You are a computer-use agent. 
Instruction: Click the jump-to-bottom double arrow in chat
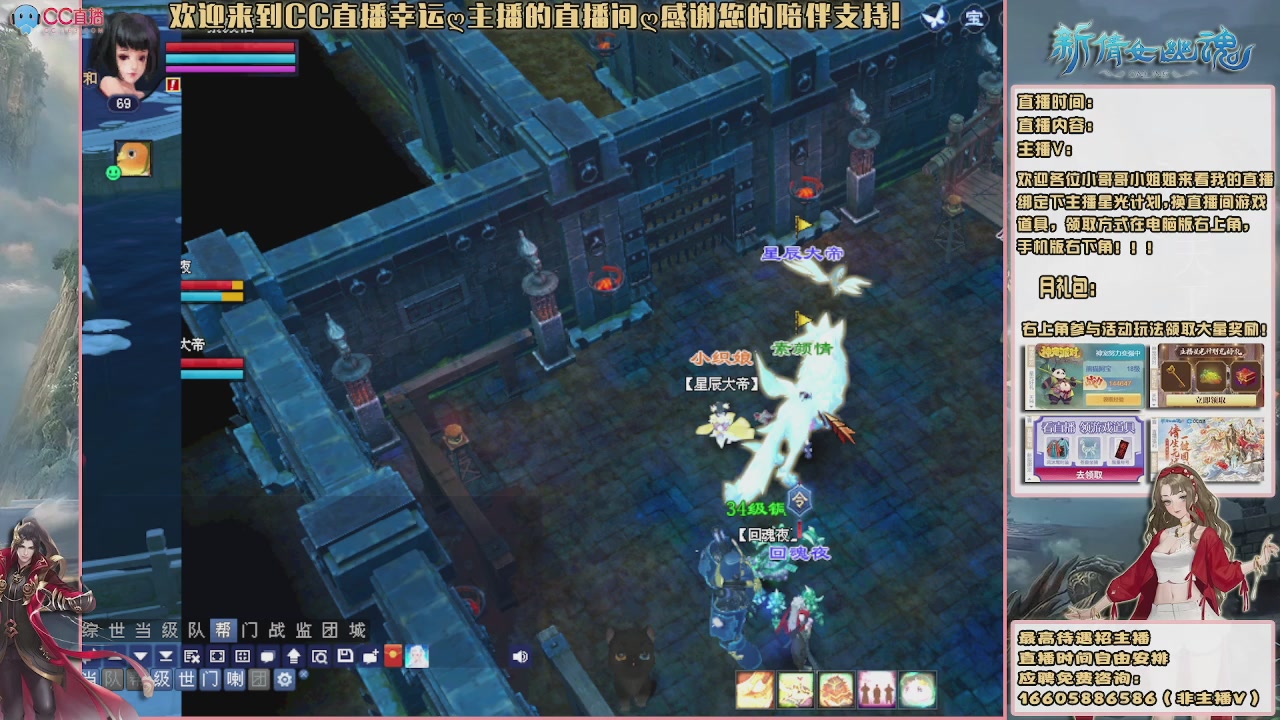click(x=166, y=656)
